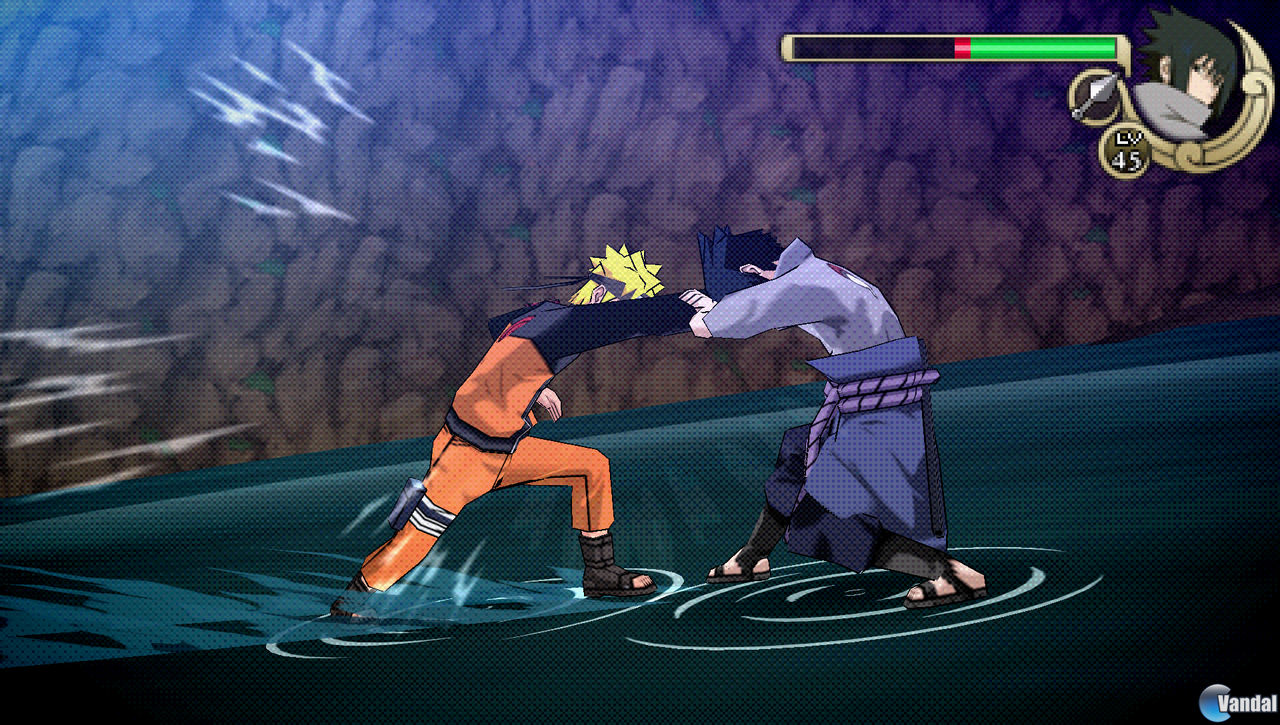The width and height of the screenshot is (1280, 725).
Task: Click the red damage segment of the health bar
Action: tap(962, 45)
